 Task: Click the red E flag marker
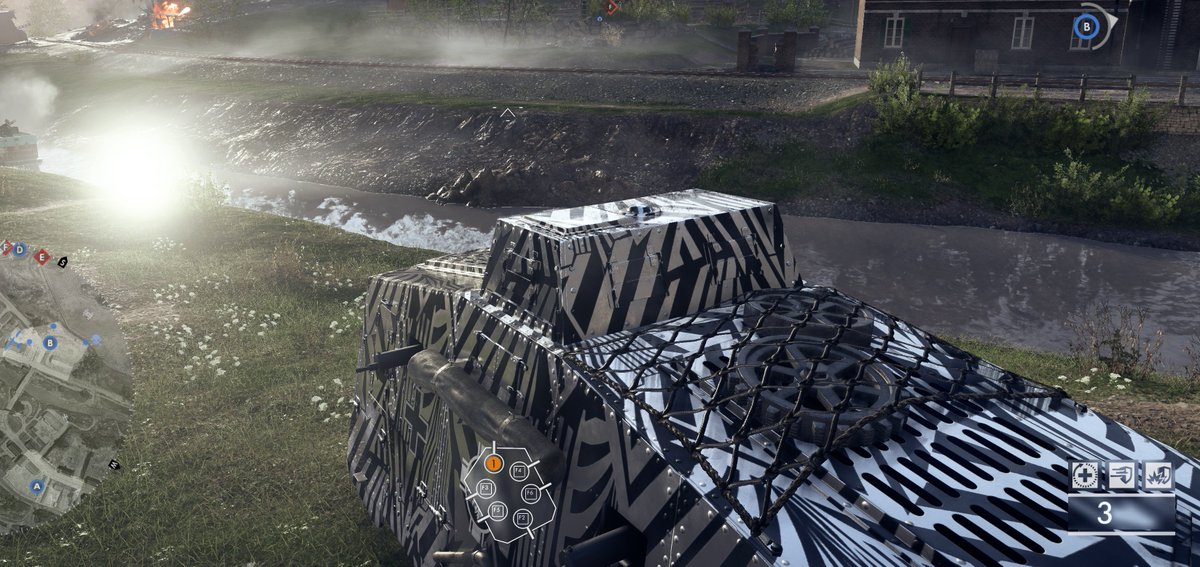[41, 256]
